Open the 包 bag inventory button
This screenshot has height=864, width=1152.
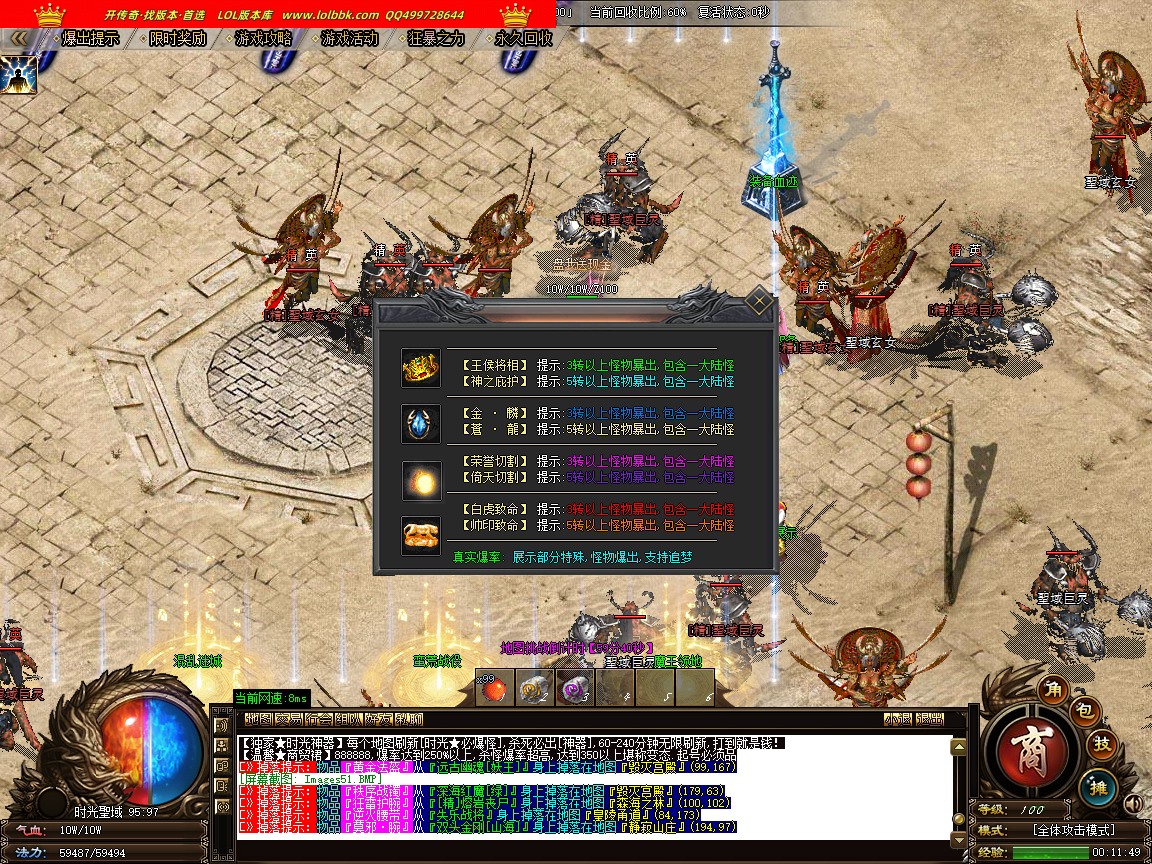point(1087,711)
